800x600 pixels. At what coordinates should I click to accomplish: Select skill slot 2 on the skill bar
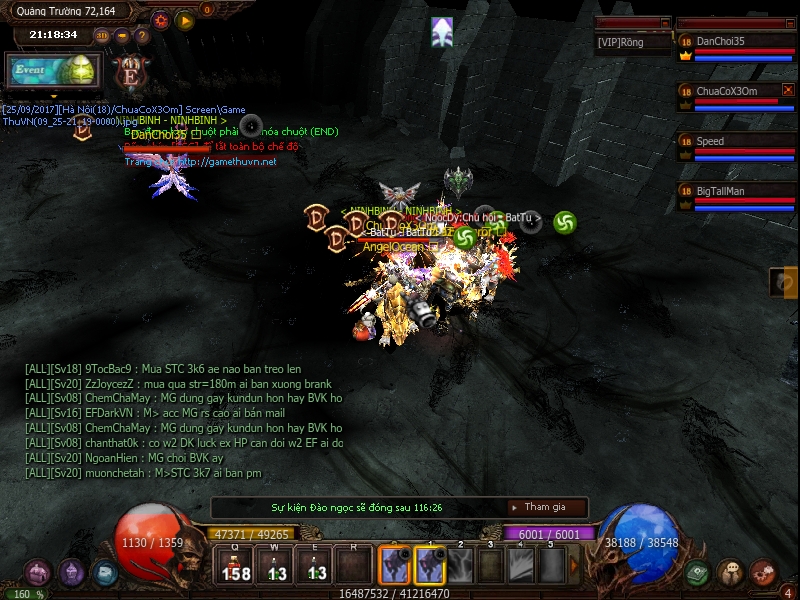click(461, 567)
